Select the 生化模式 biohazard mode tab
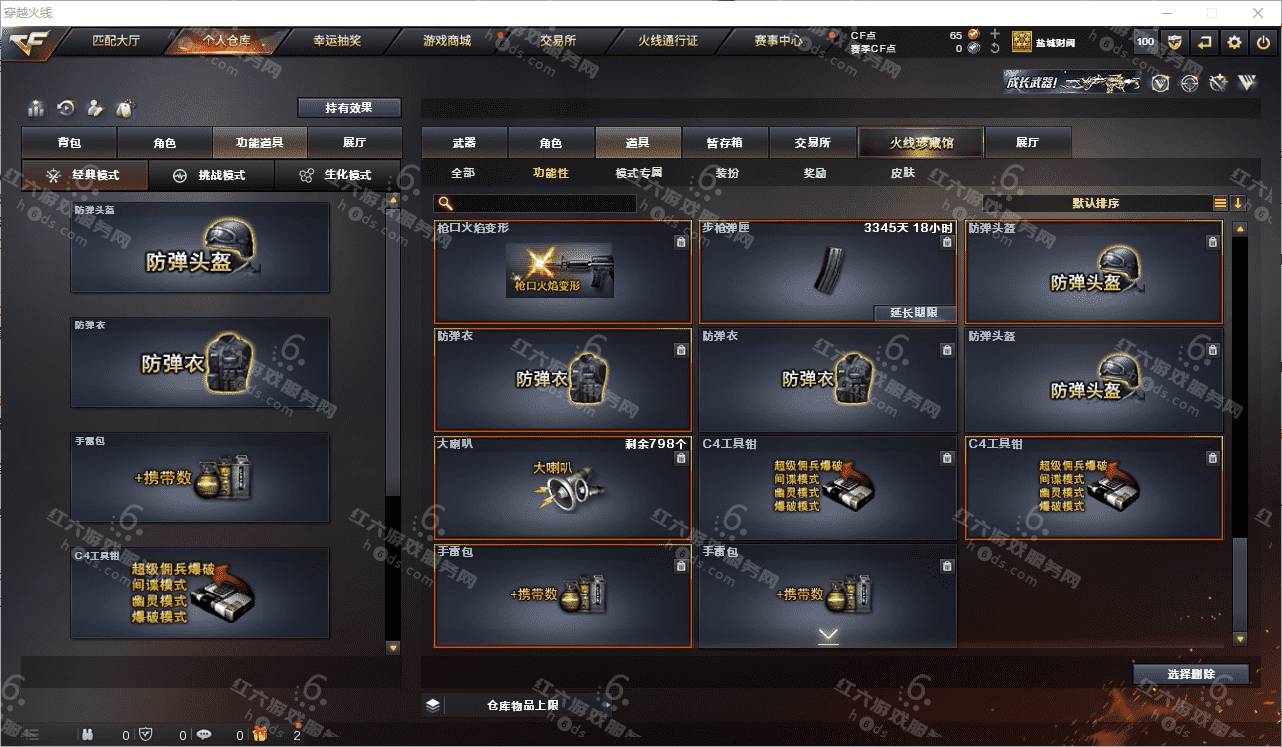 click(x=337, y=175)
